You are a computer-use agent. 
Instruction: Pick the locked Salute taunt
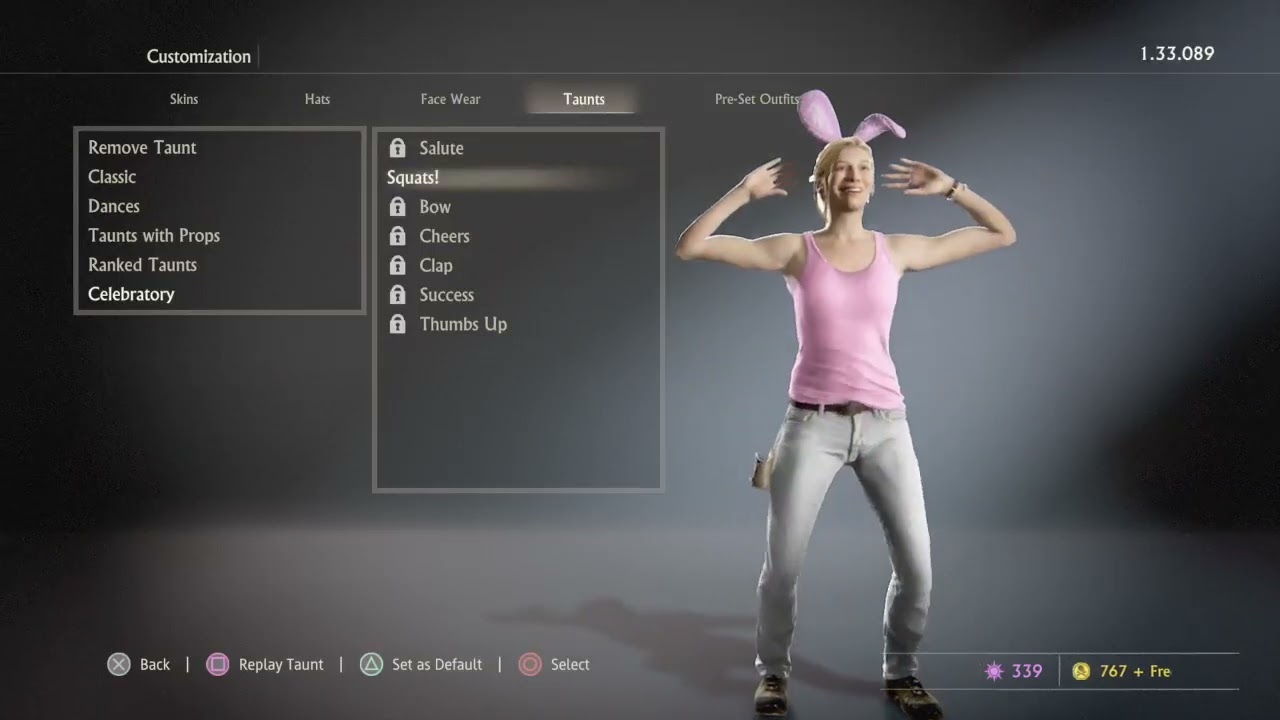click(441, 148)
